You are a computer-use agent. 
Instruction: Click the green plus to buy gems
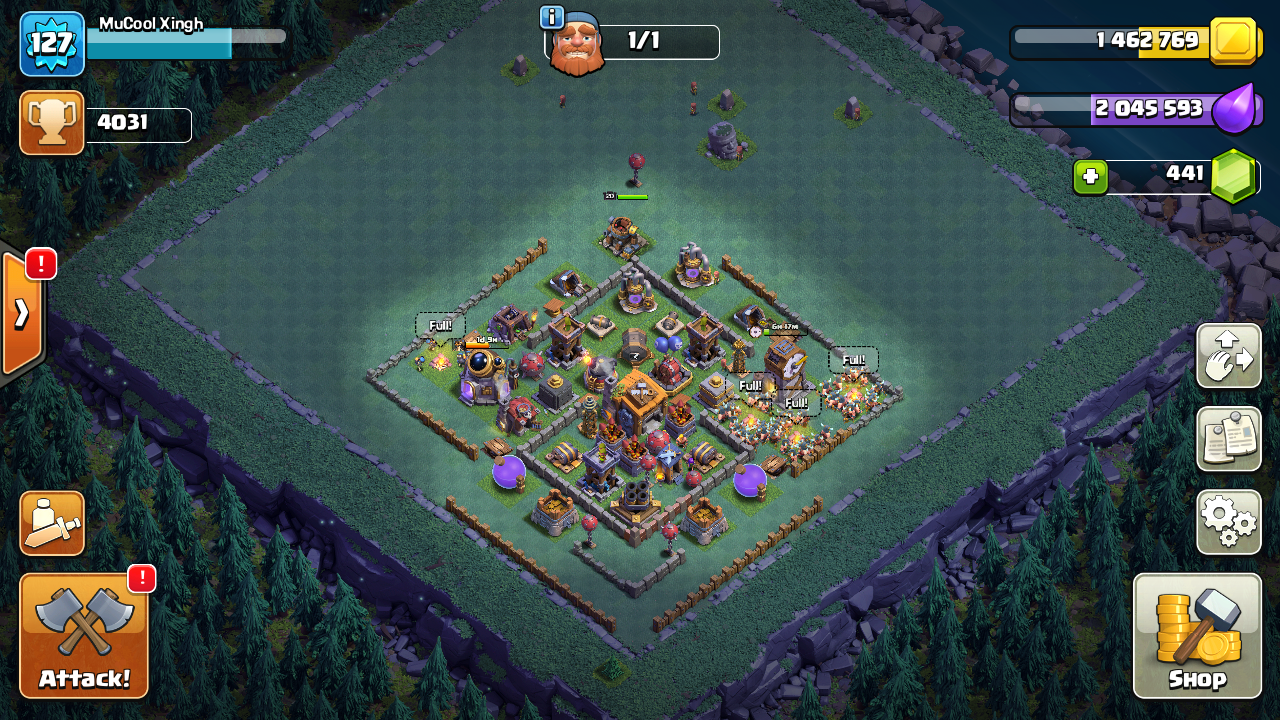pos(1090,177)
